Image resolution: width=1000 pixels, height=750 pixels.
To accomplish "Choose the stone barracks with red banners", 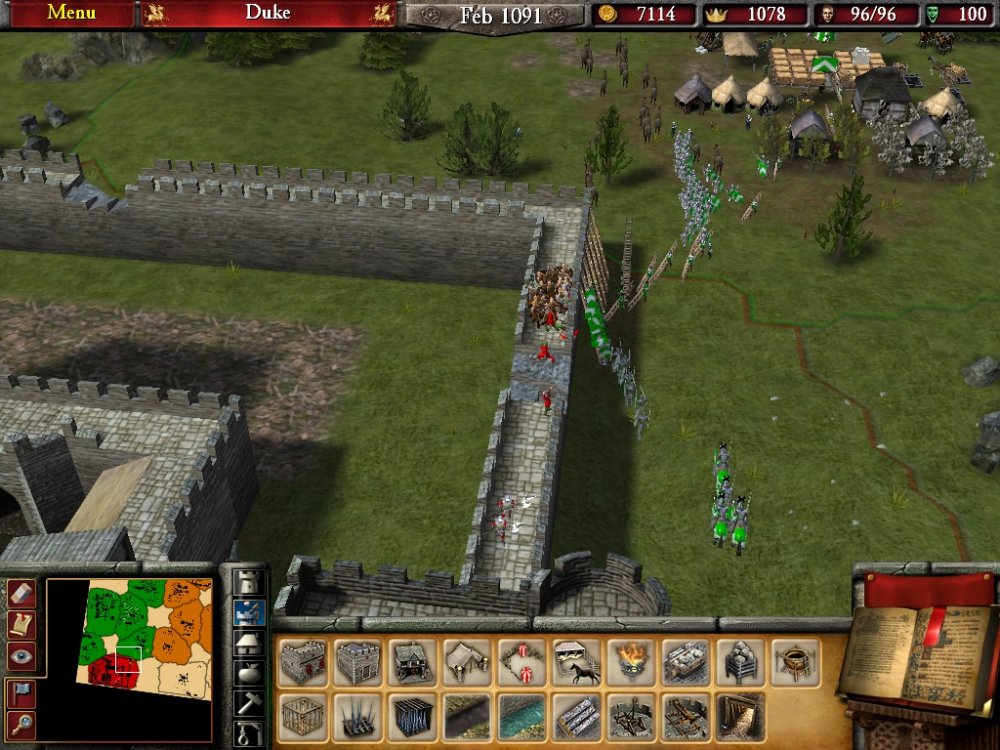I will click(x=303, y=663).
